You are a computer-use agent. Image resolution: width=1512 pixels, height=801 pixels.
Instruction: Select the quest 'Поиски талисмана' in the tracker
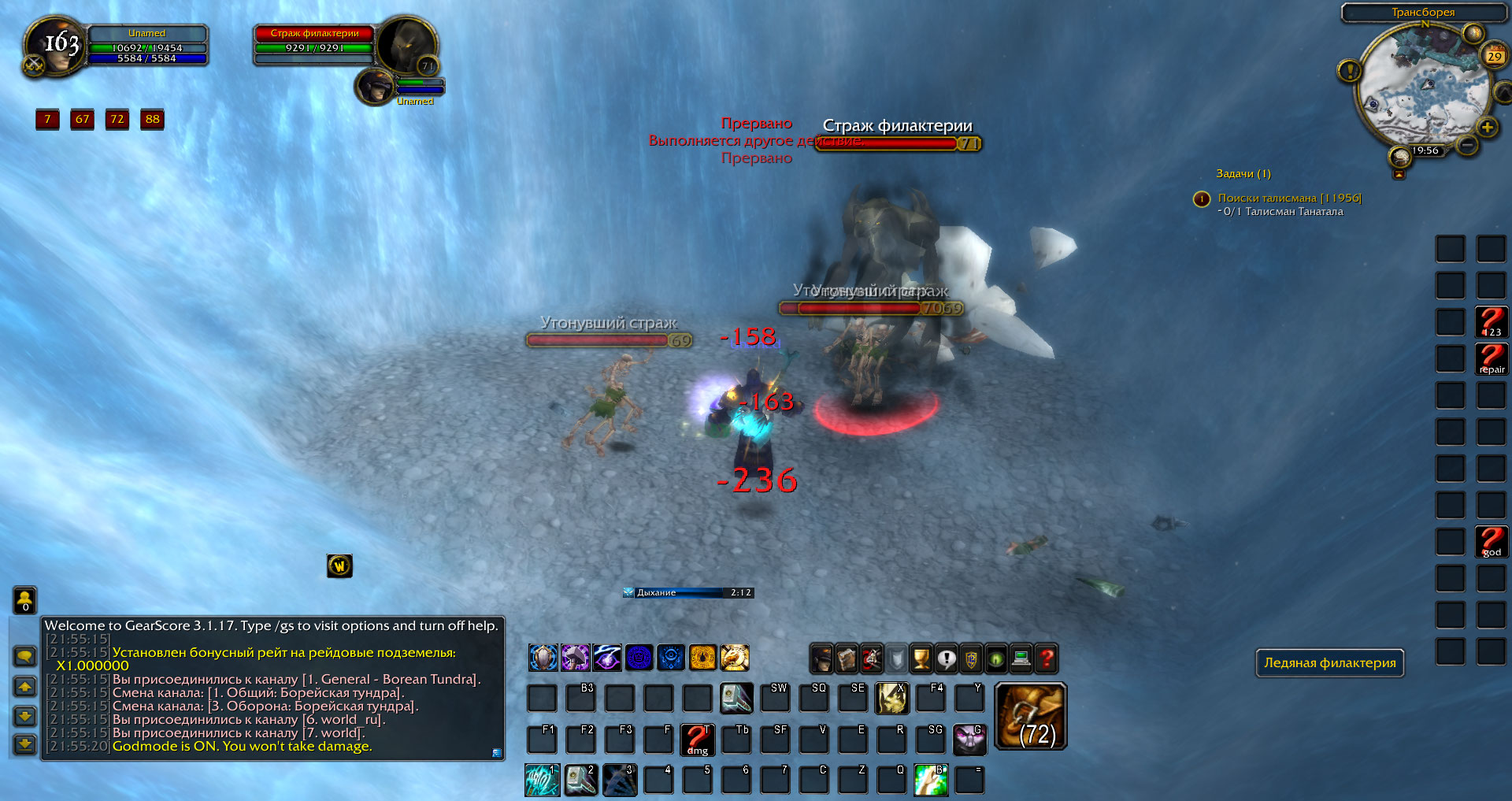[x=1288, y=198]
